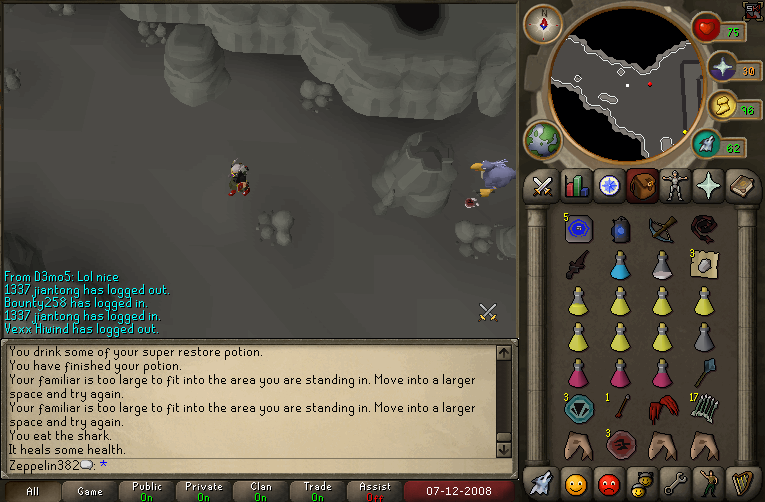Show the prayer list tab
765x502 pixels.
click(708, 186)
